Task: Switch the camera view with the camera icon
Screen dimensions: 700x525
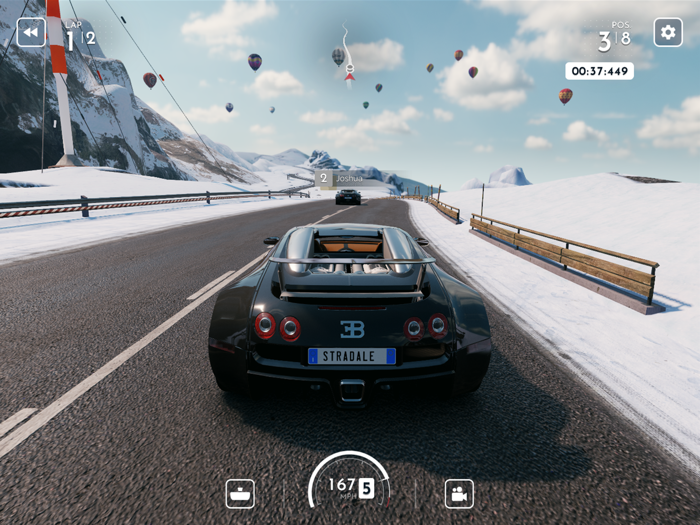Action: (x=459, y=494)
